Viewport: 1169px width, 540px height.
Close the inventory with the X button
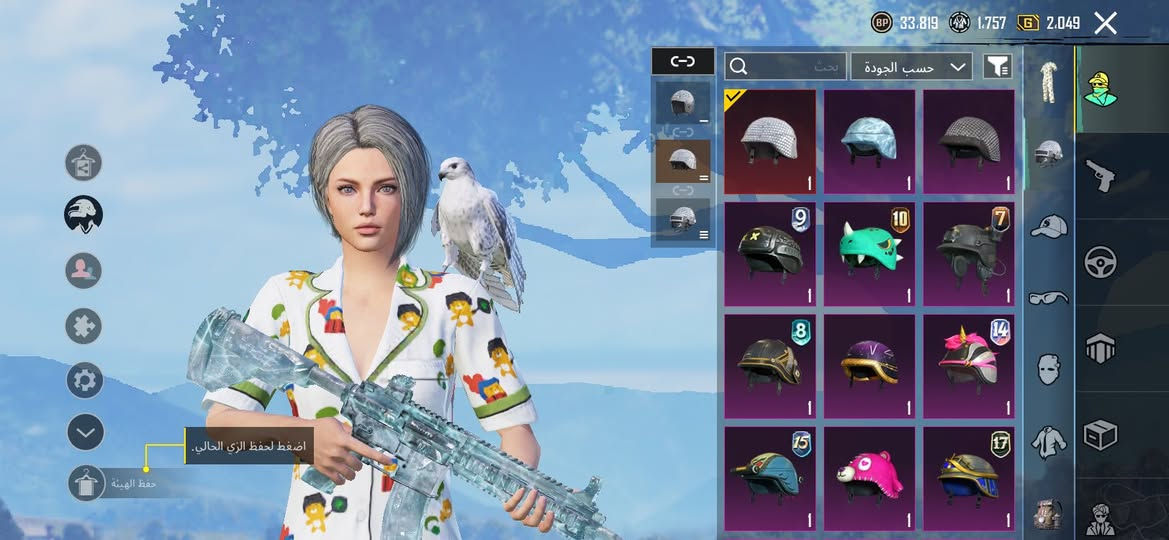(x=1105, y=23)
